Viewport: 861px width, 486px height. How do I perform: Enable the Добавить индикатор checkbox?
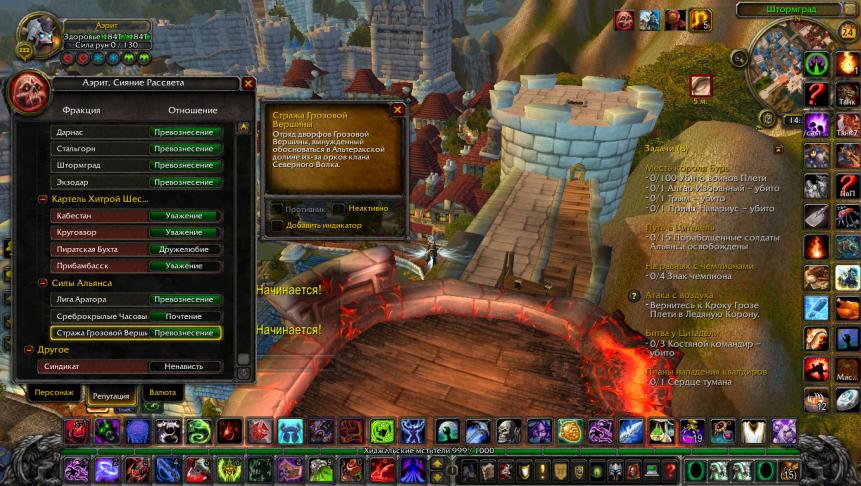(x=277, y=225)
